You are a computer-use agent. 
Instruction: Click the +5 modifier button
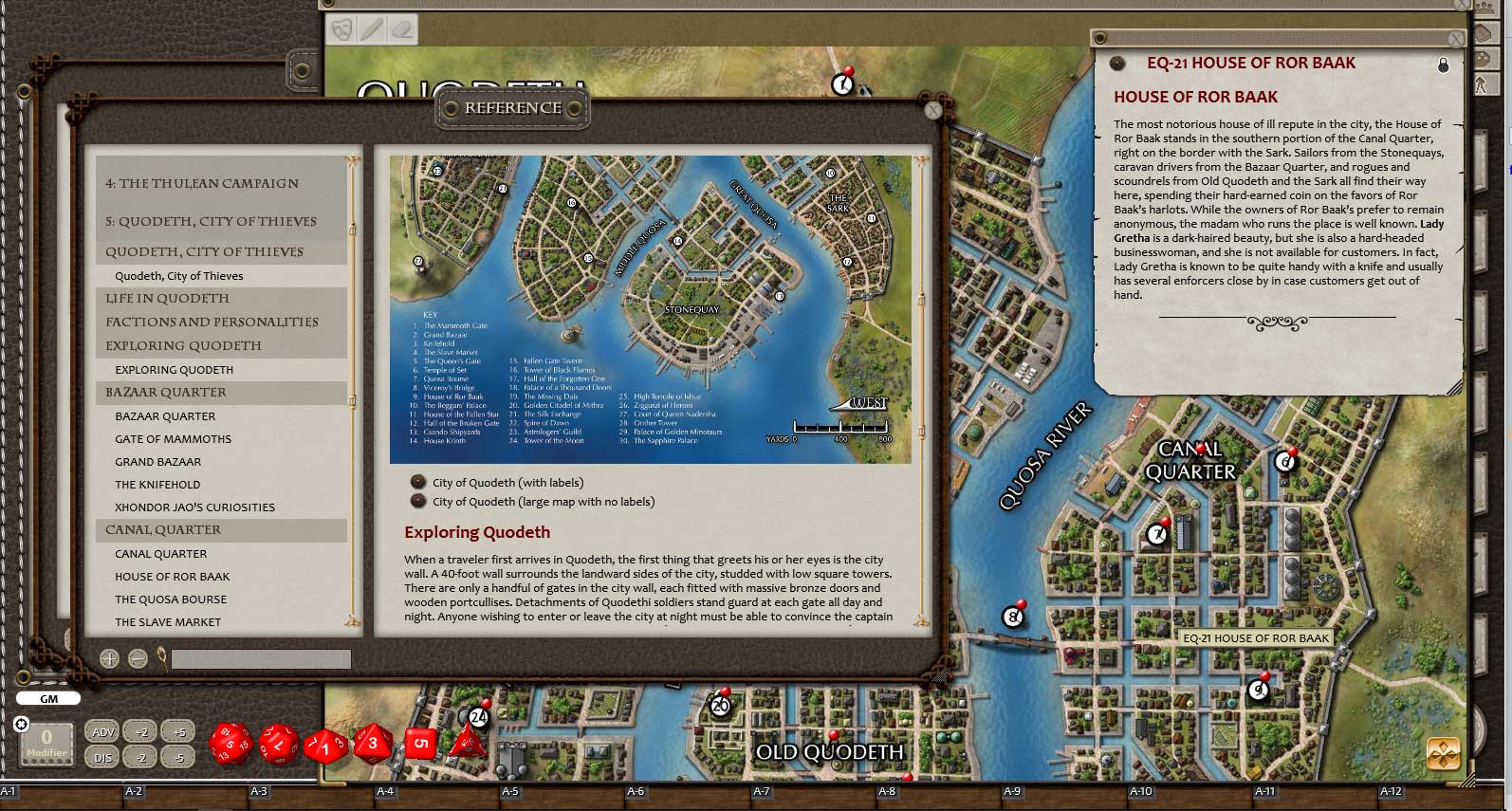176,732
